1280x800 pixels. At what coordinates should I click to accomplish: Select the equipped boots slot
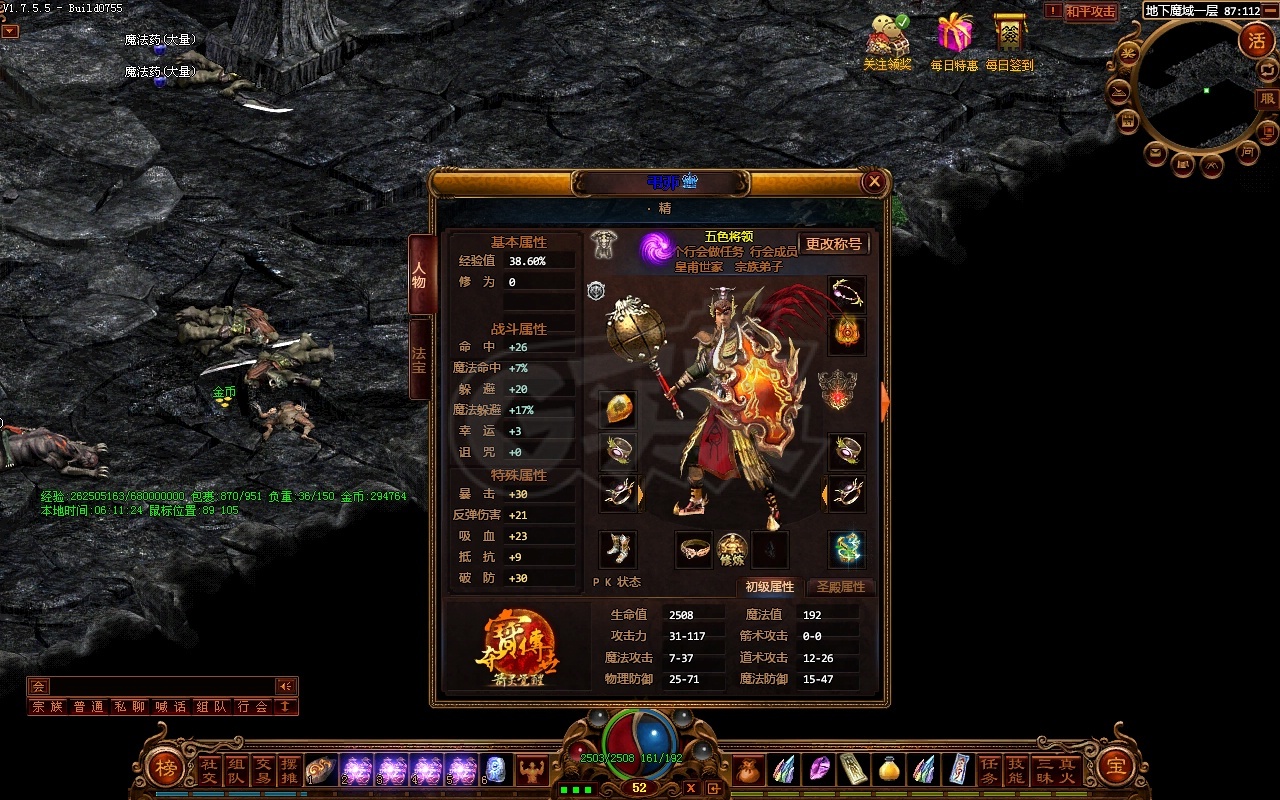pos(617,549)
